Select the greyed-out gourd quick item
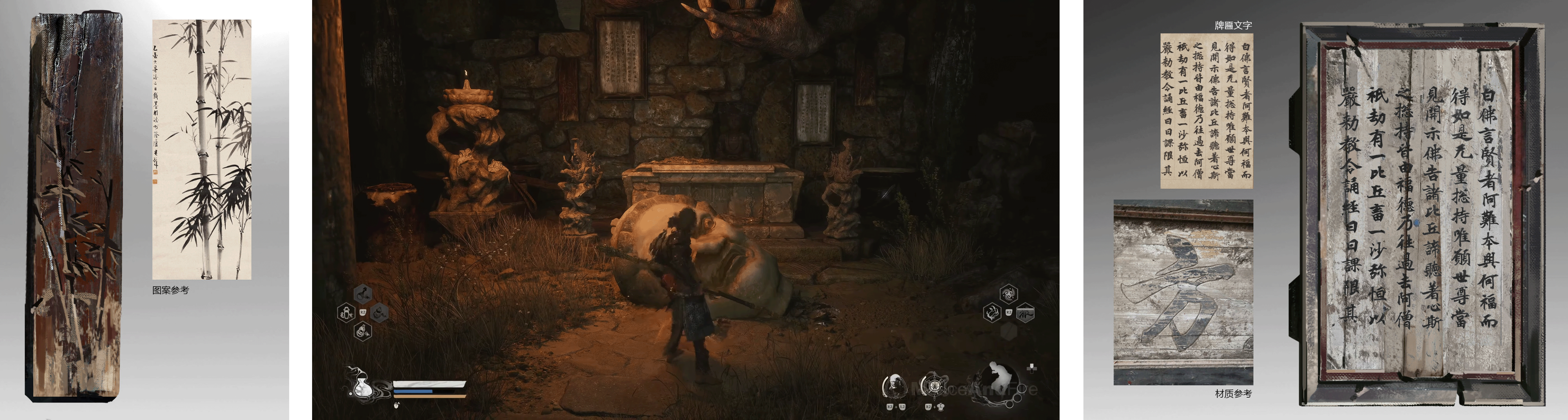This screenshot has height=420, width=1568. click(380, 313)
